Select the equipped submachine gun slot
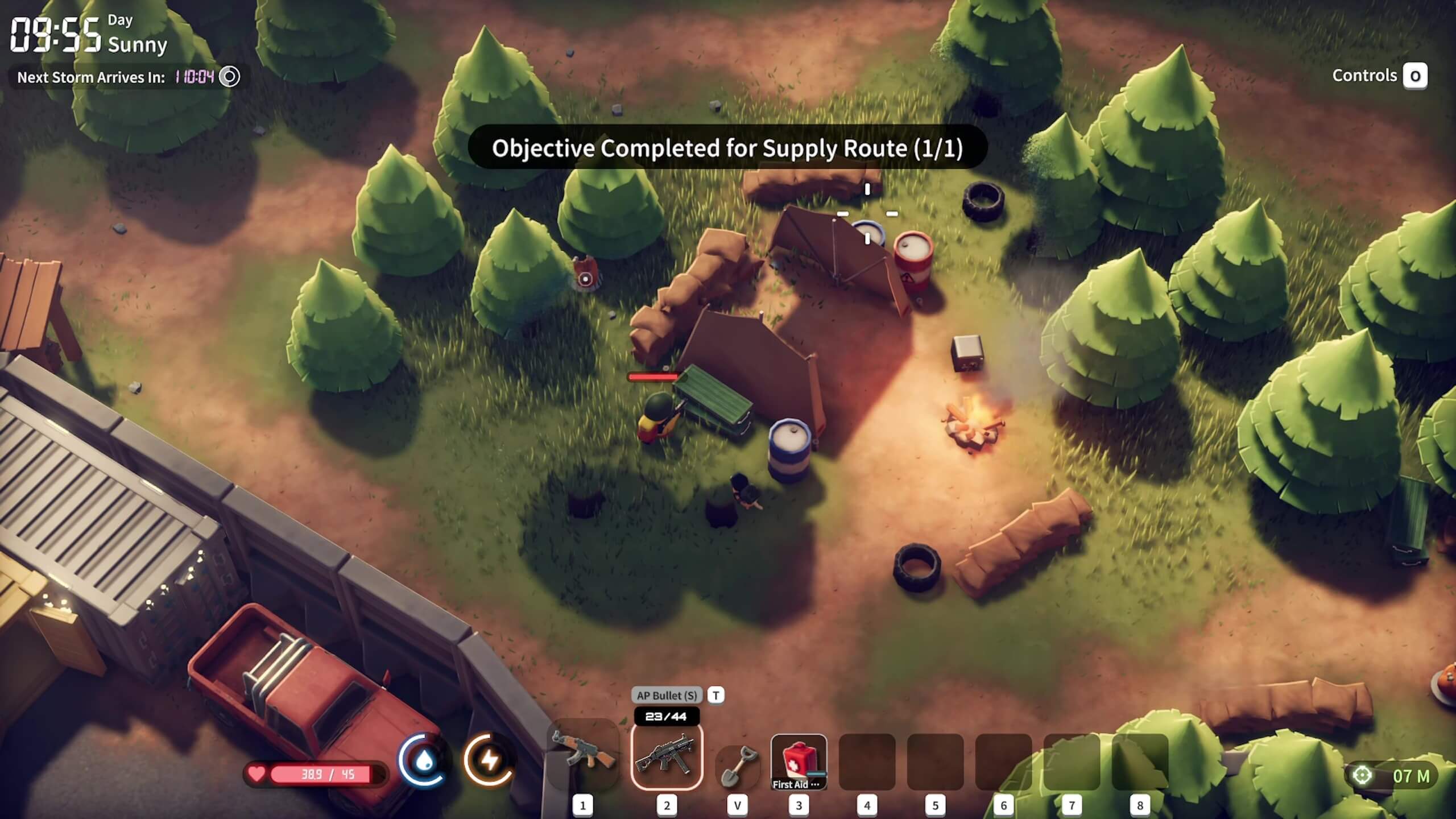The image size is (1456, 819). 667,756
